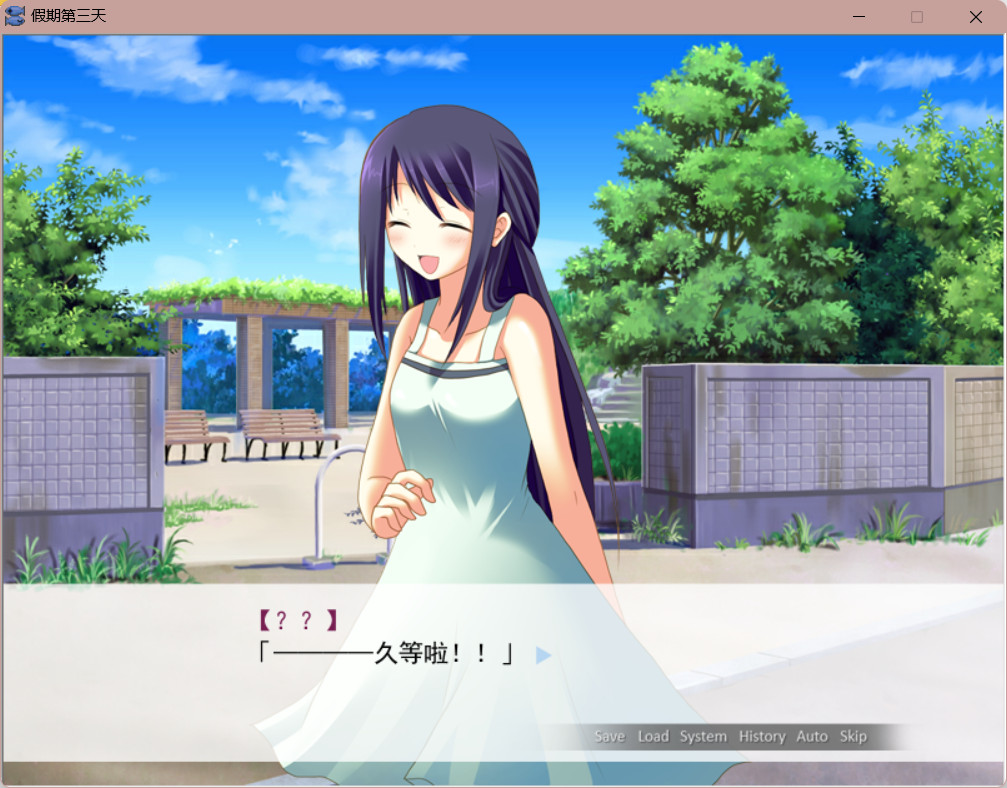The width and height of the screenshot is (1007, 788).
Task: Open the Save menu
Action: 609,736
